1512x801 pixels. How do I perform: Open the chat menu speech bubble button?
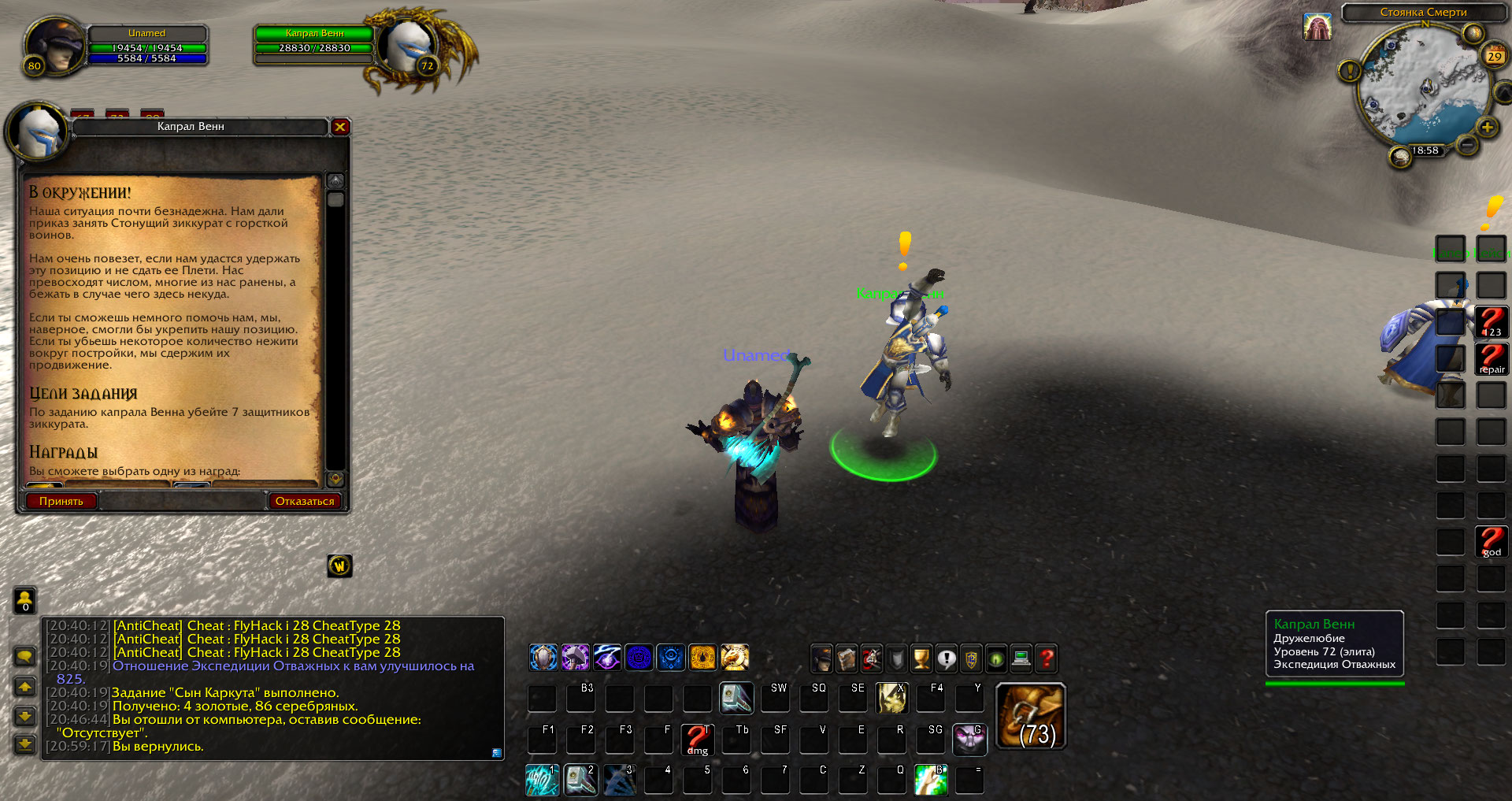[x=25, y=656]
